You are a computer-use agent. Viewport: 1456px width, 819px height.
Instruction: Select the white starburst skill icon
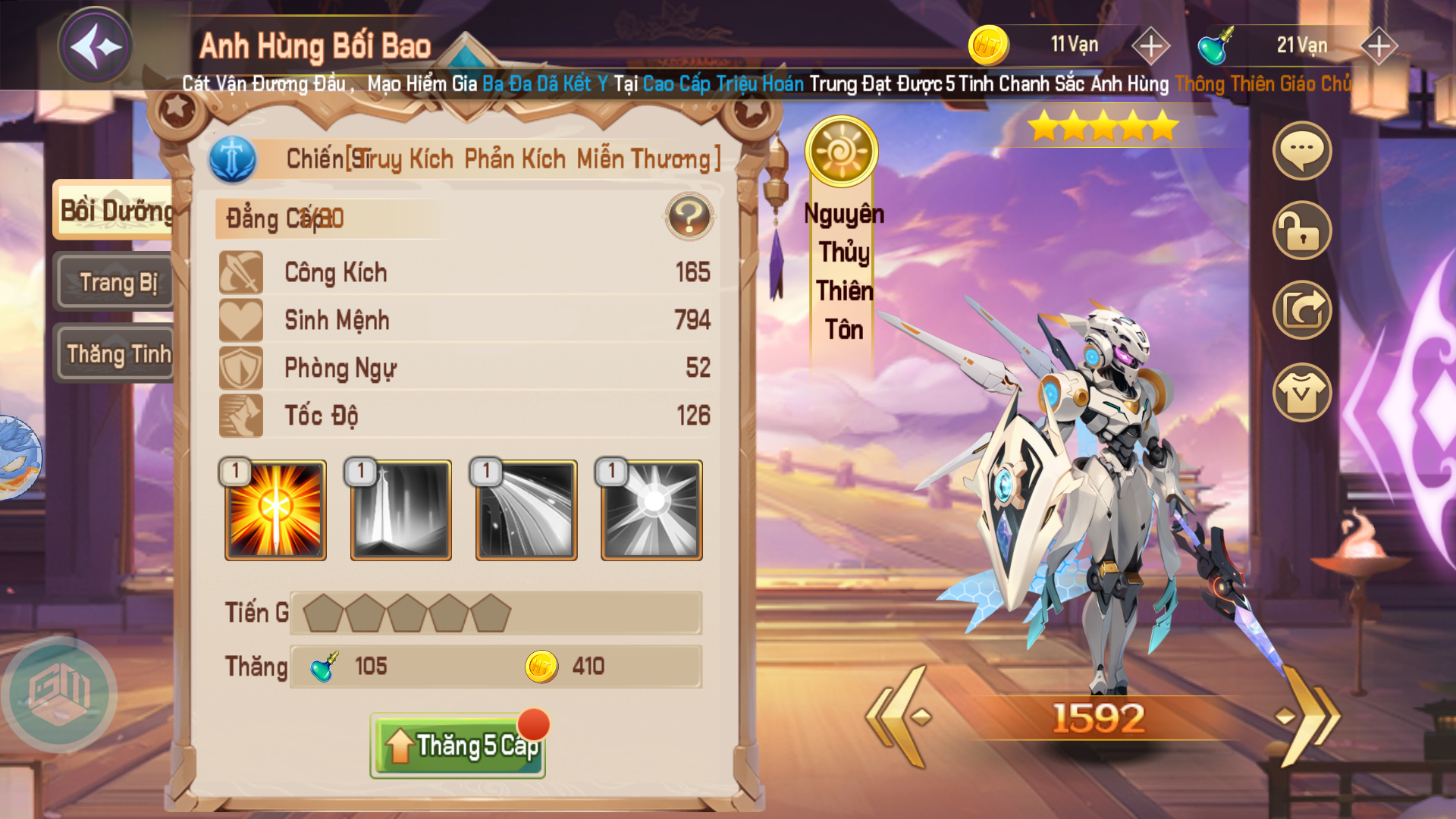(651, 510)
